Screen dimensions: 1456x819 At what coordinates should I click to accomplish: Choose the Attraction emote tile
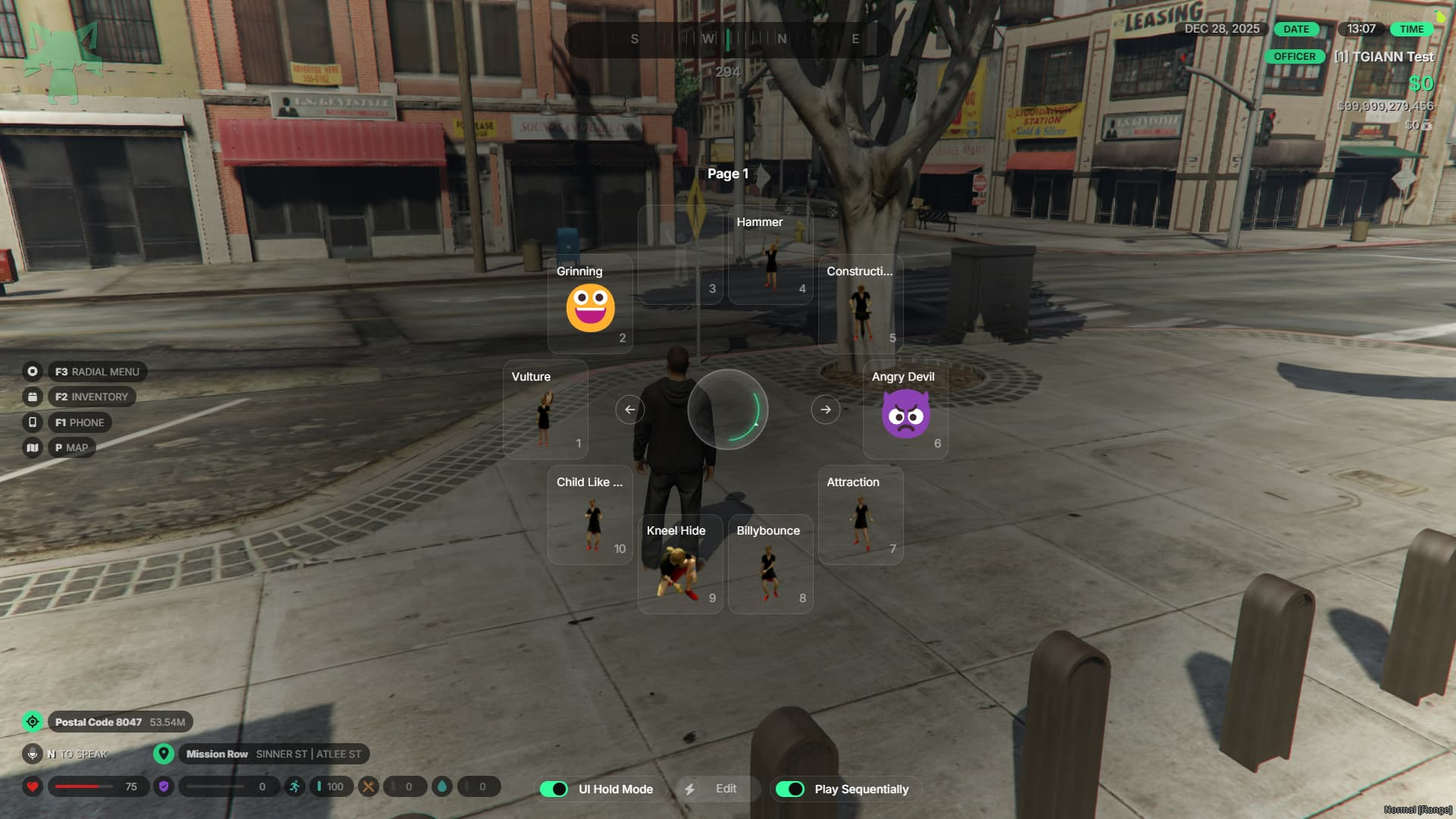point(861,515)
